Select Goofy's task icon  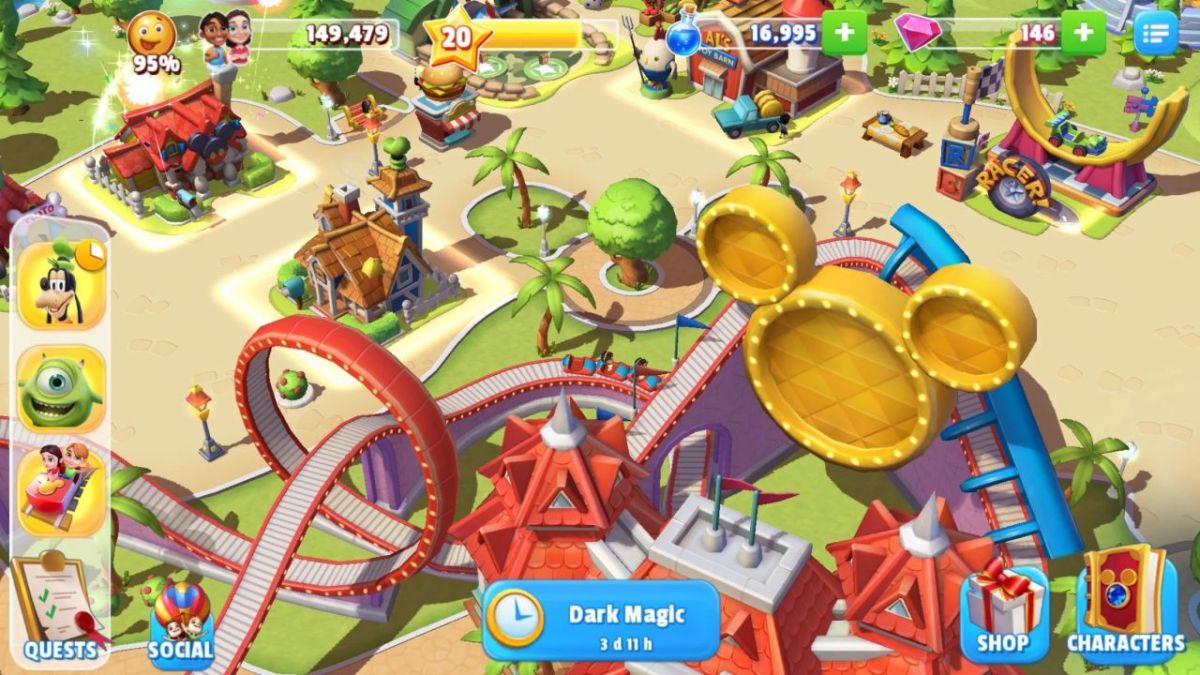pos(62,284)
